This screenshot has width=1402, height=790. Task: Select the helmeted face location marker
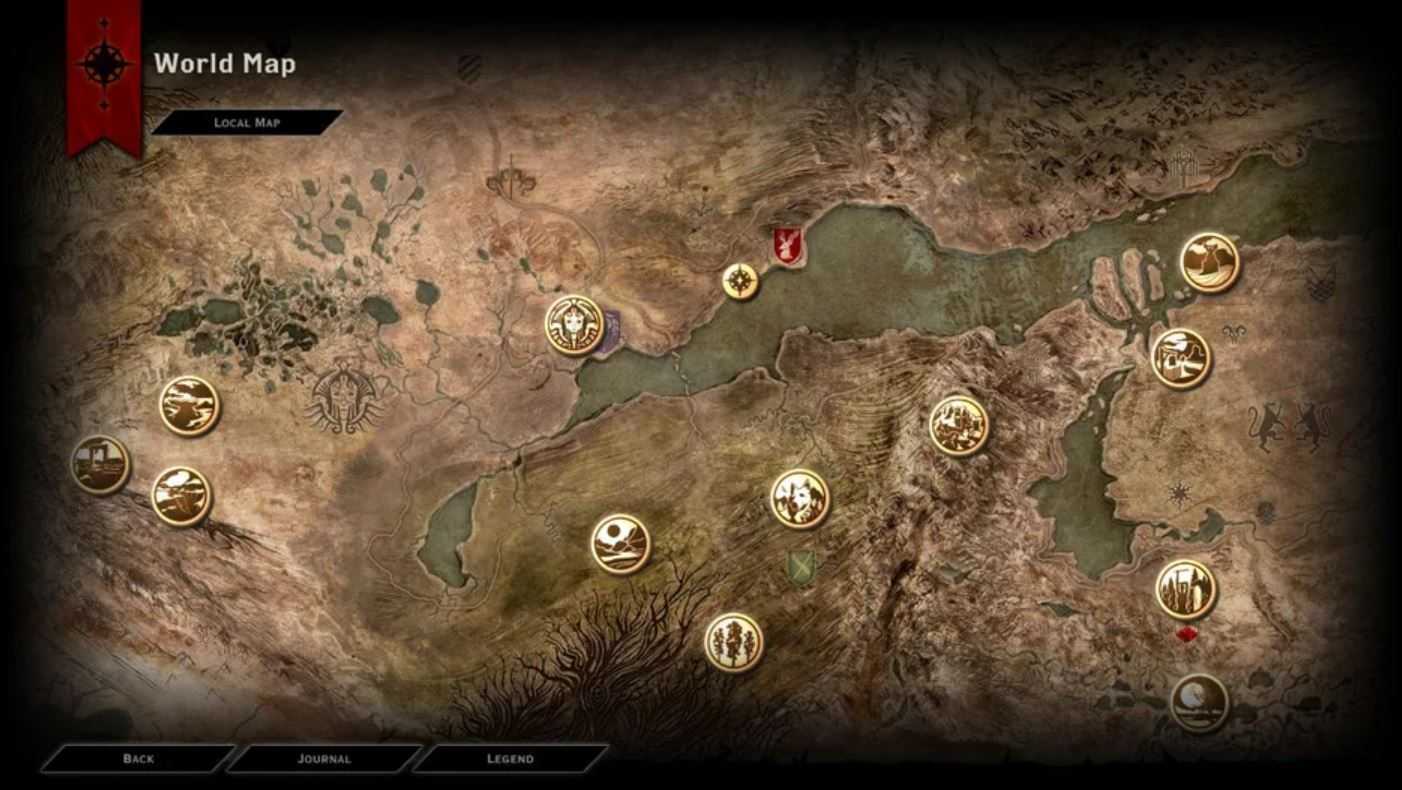click(575, 325)
